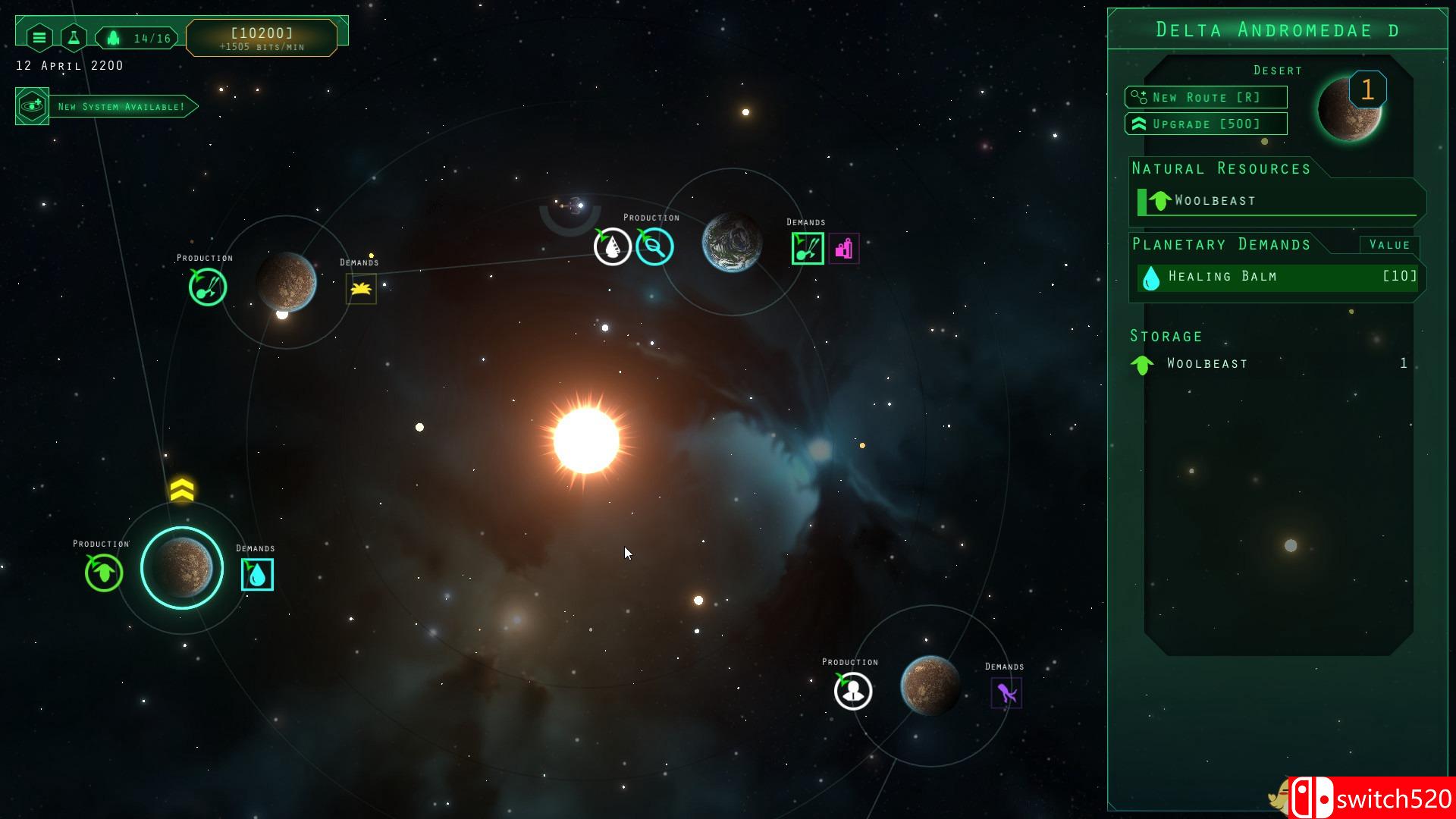Select the white colonist production icon
This screenshot has width=1456, height=819.
[853, 691]
